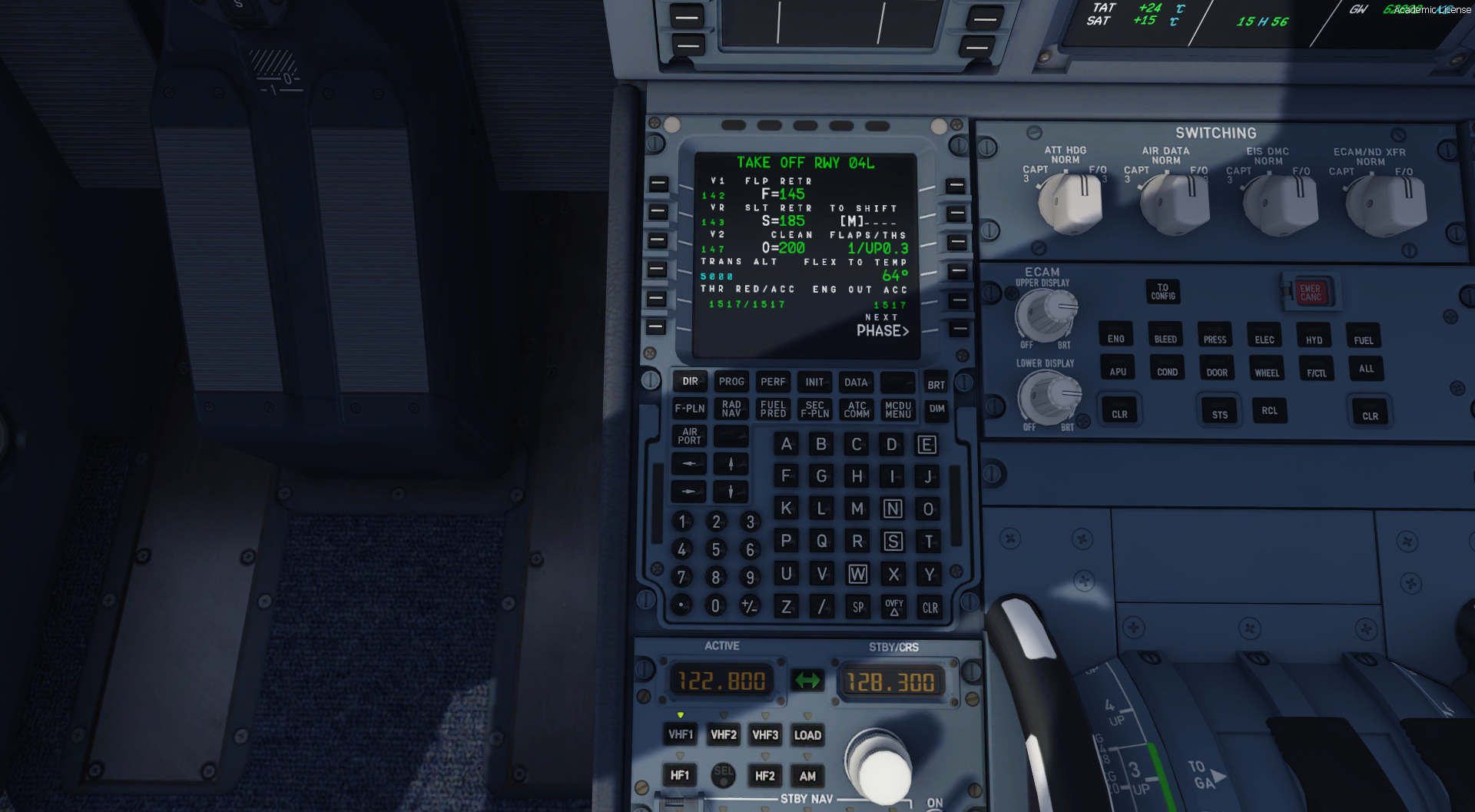
Task: Open the MCDU MENU page
Action: (897, 409)
